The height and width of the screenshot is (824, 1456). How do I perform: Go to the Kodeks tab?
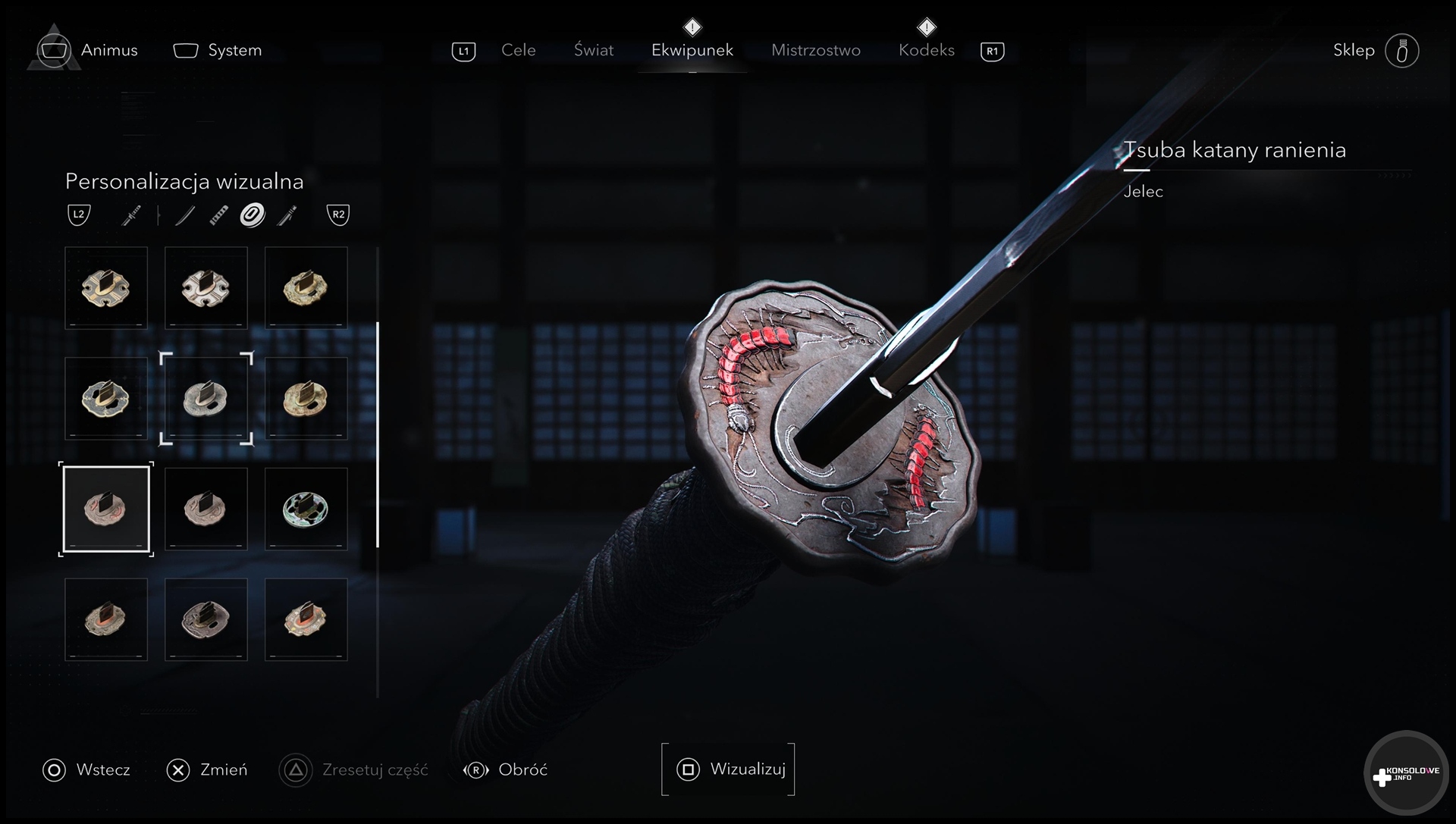tap(926, 50)
